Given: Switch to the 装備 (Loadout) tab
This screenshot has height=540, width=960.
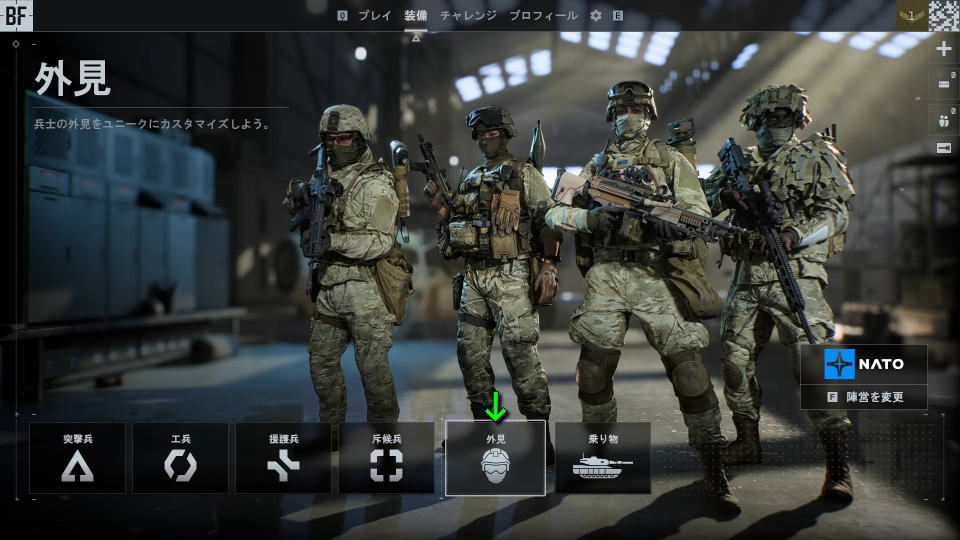Looking at the screenshot, I should 416,16.
